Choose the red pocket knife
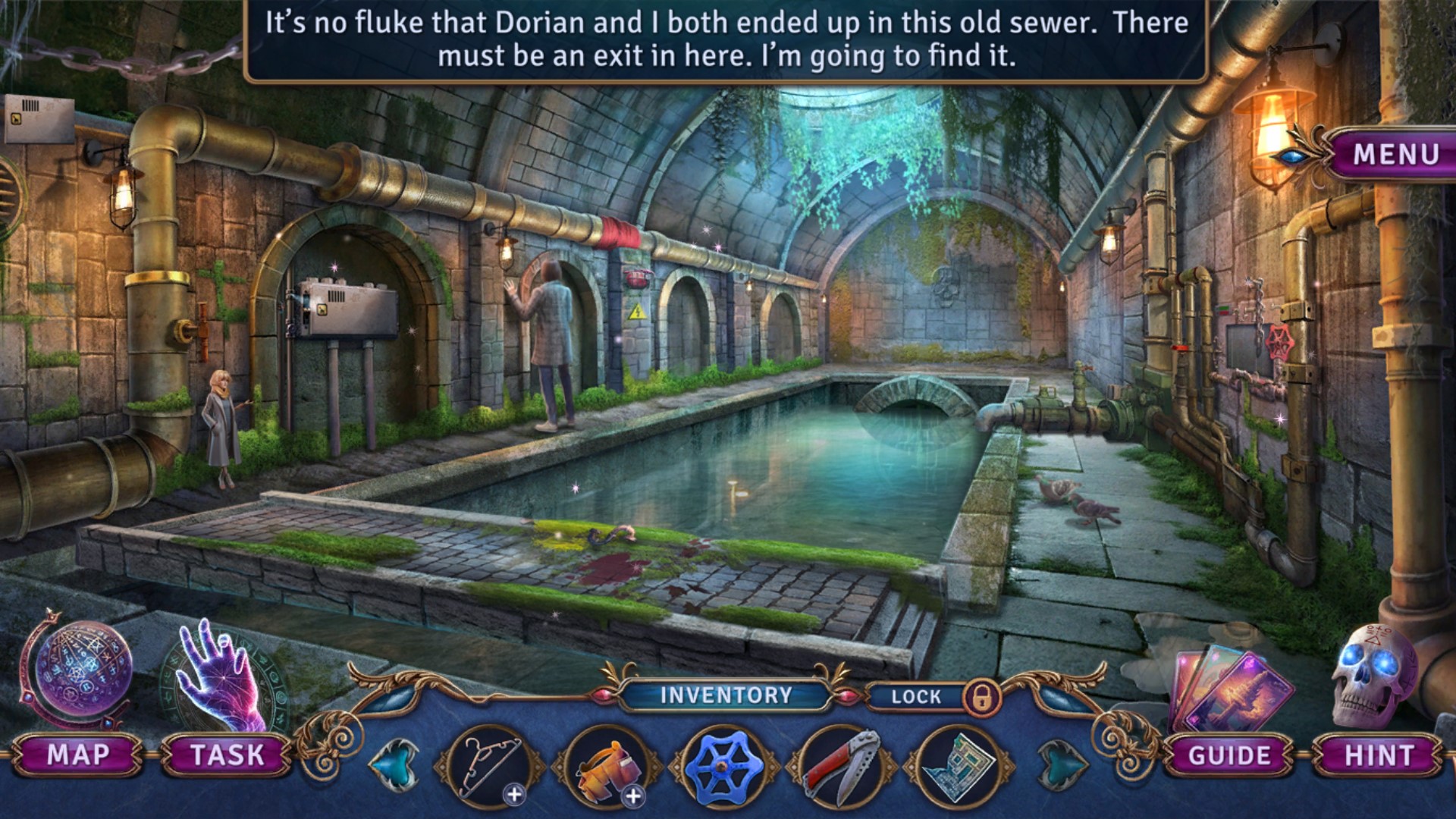This screenshot has height=819, width=1456. (x=842, y=767)
